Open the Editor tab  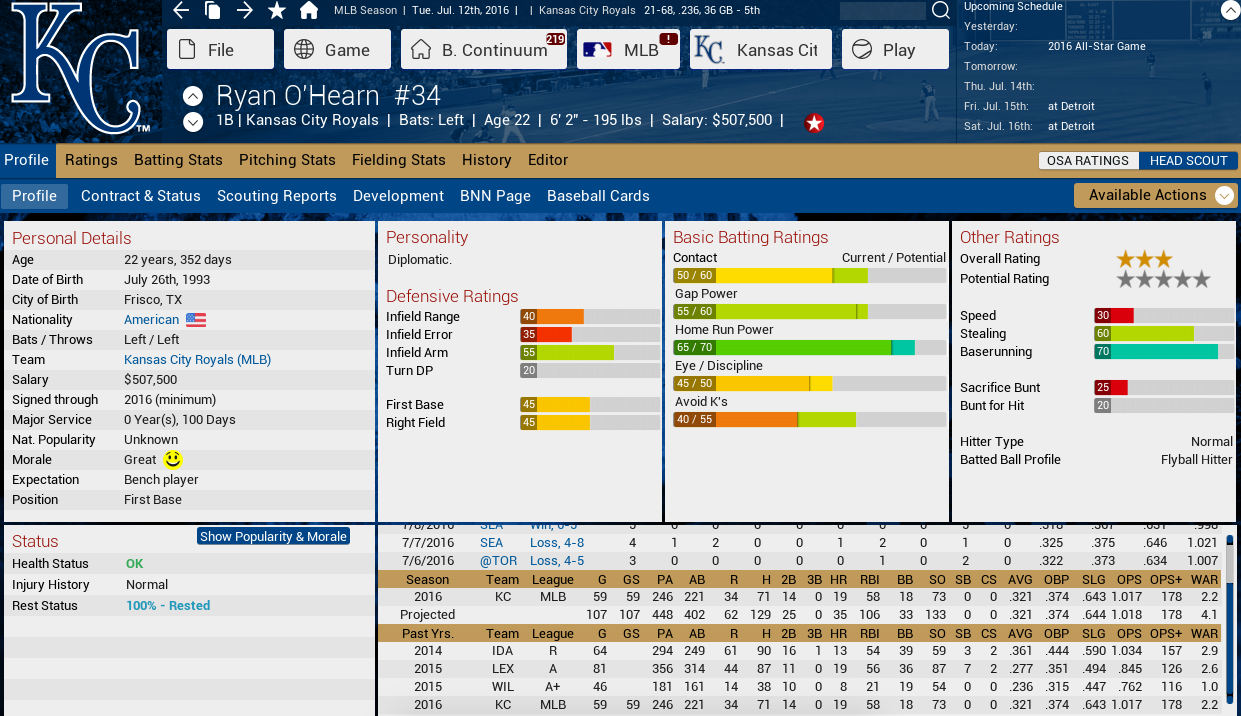(548, 160)
